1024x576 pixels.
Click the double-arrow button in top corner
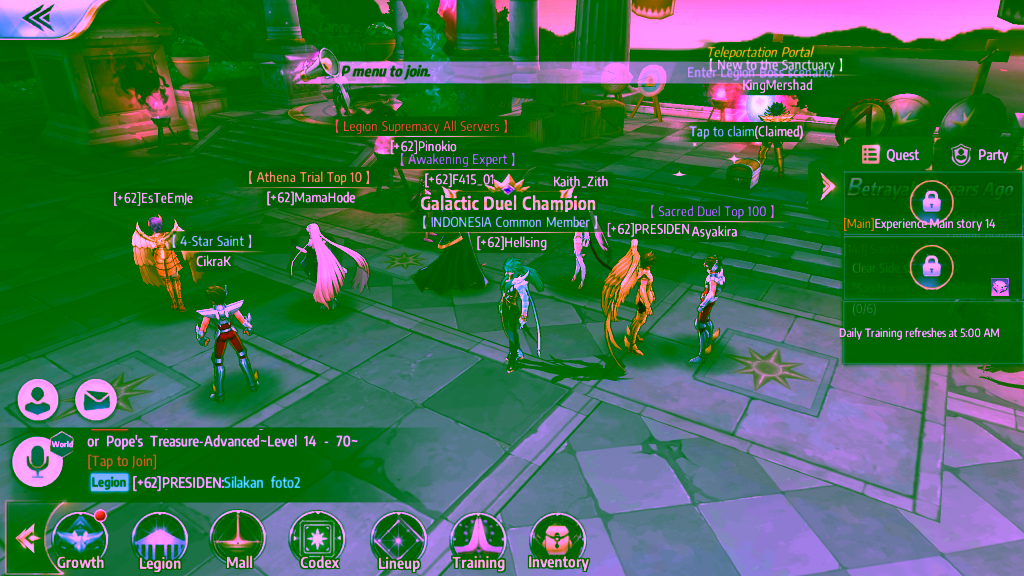pyautogui.click(x=38, y=17)
